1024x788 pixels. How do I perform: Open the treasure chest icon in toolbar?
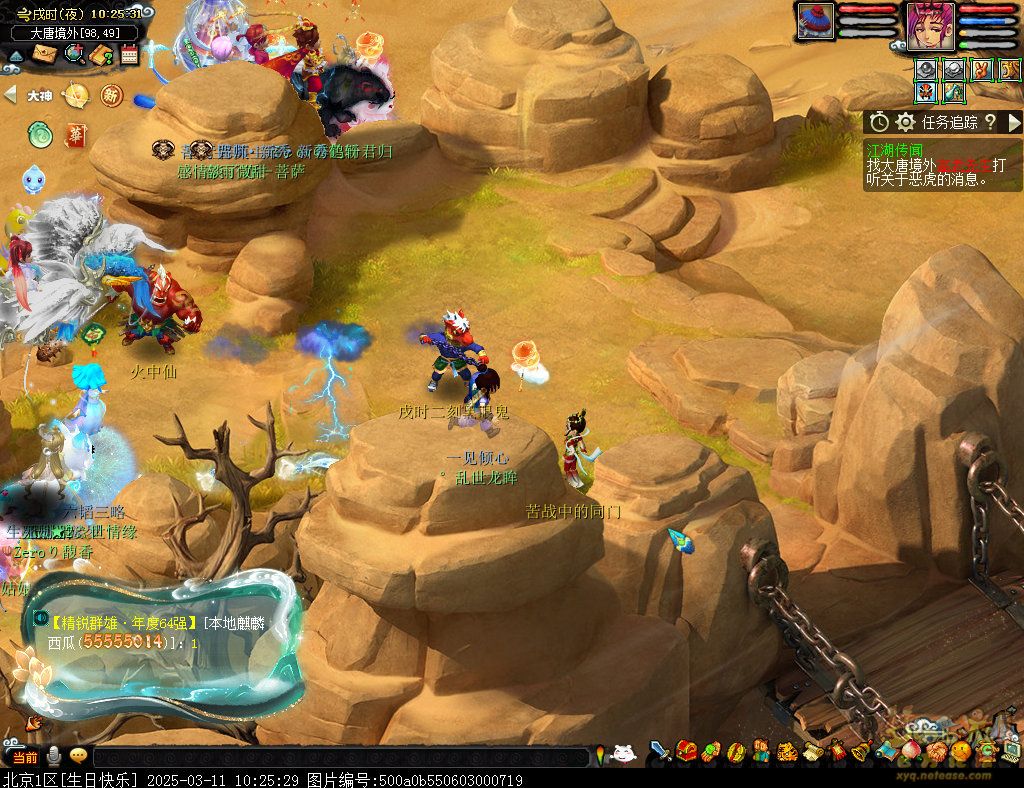pos(686,751)
